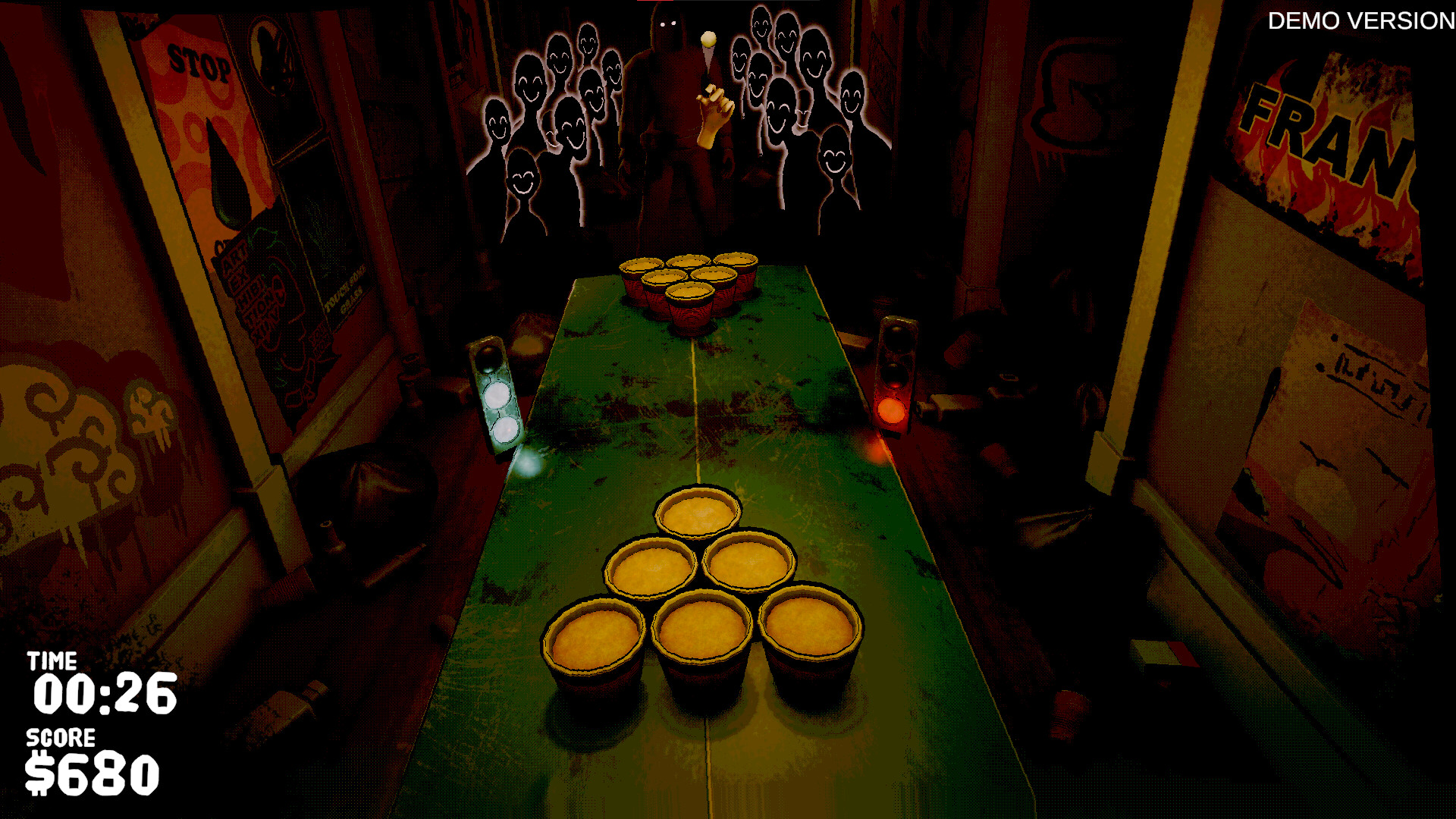Click the ping pong ball in the hand

pyautogui.click(x=709, y=38)
